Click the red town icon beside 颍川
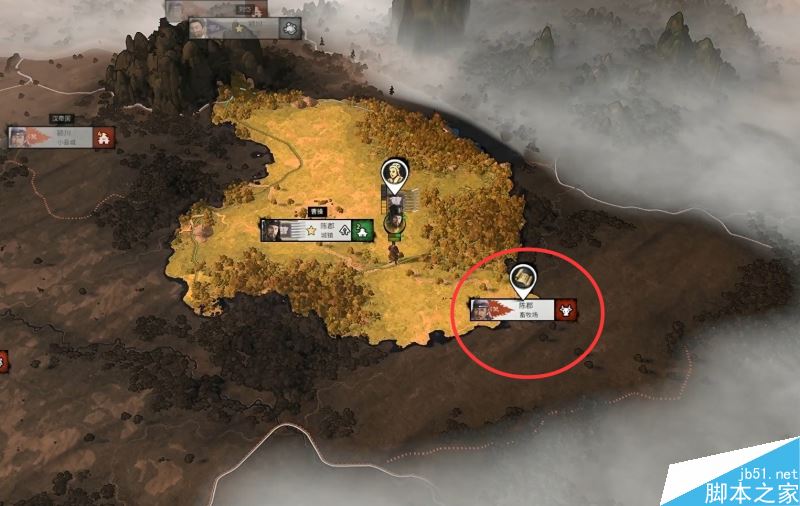 coord(103,138)
